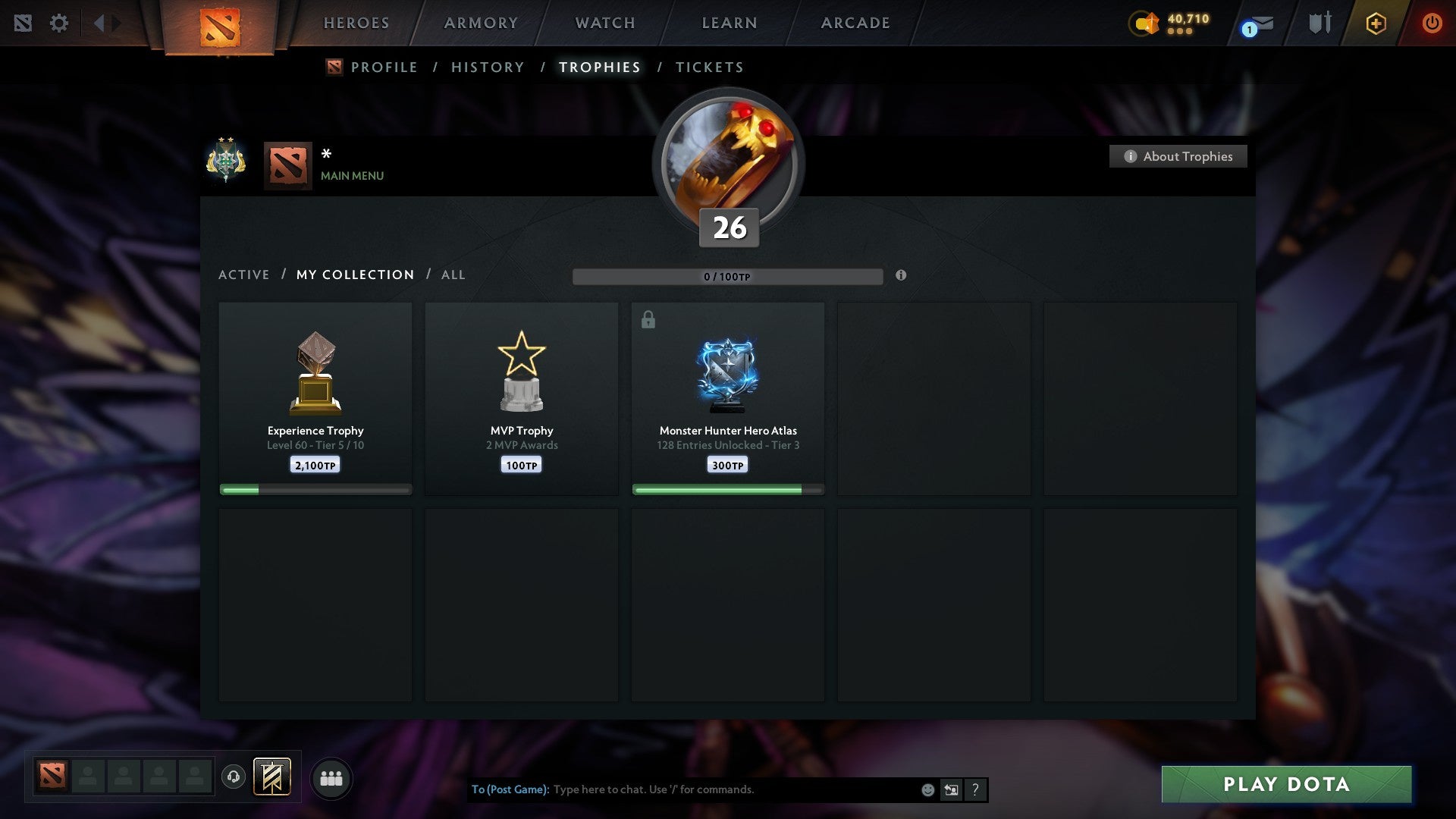Screen dimensions: 1456x819
Task: Switch to the ACTIVE trophies view
Action: pos(244,275)
